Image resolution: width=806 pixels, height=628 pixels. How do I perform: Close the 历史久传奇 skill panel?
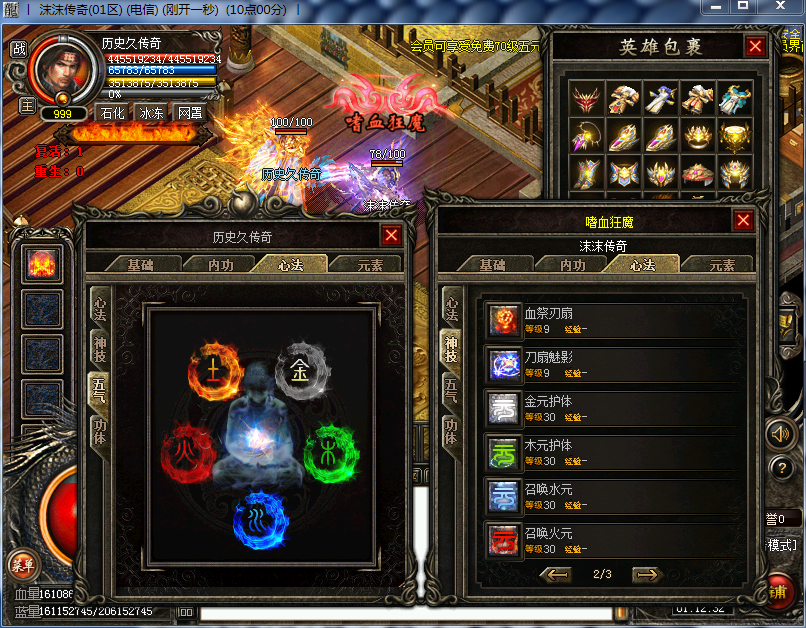coord(391,235)
